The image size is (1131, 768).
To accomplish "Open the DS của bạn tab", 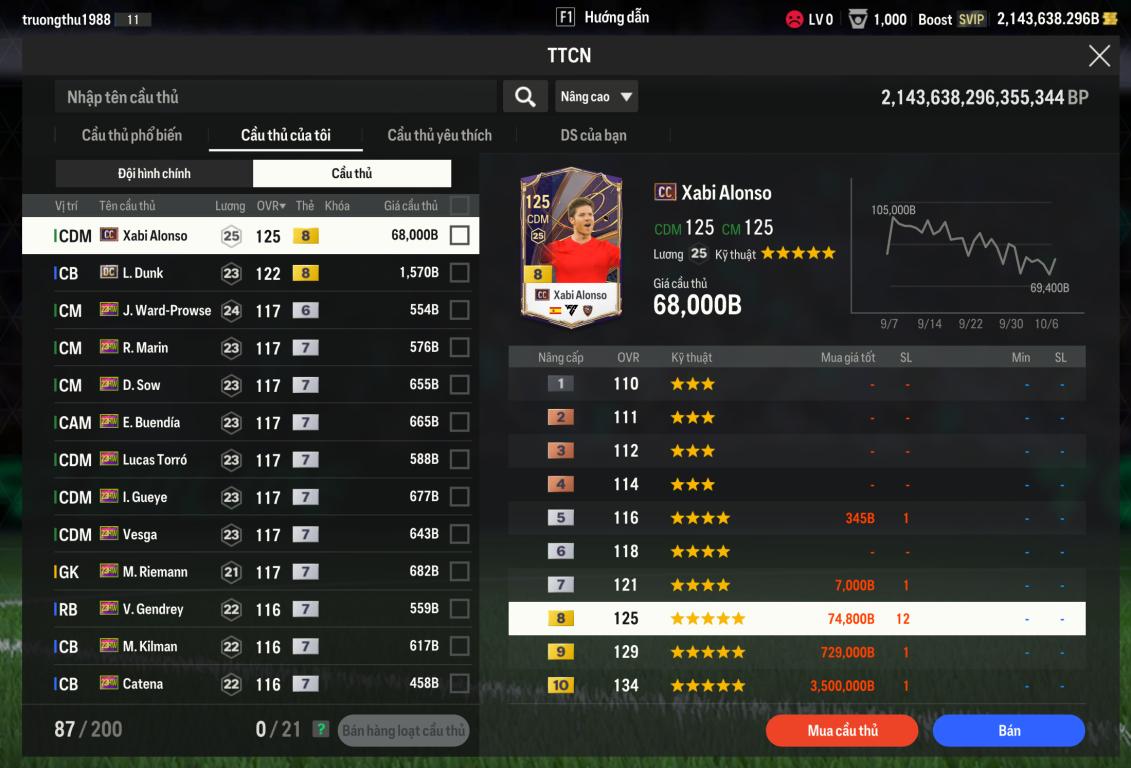I will click(593, 135).
